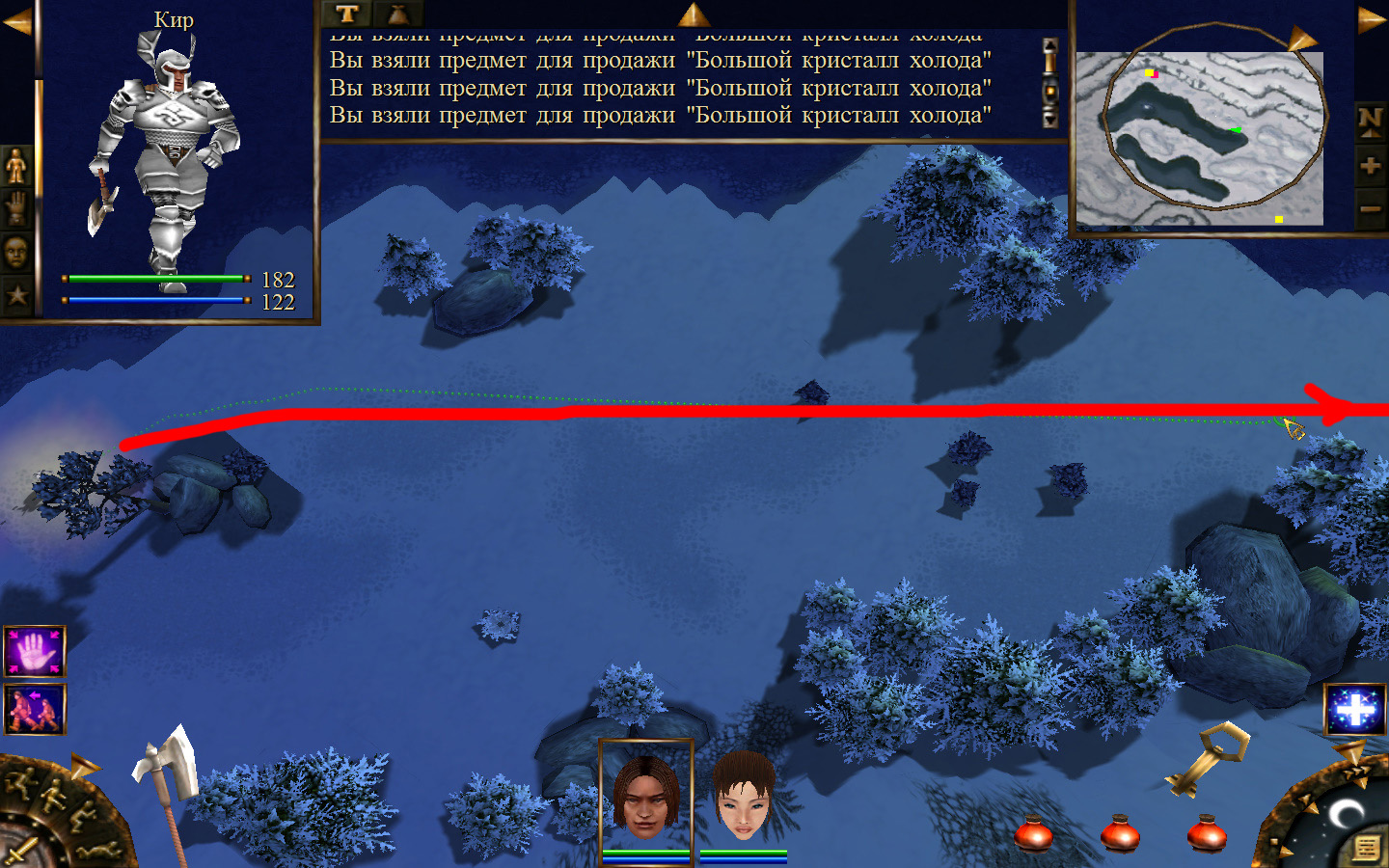This screenshot has height=868, width=1389.
Task: Select the face icon tab
Action: coord(16,253)
